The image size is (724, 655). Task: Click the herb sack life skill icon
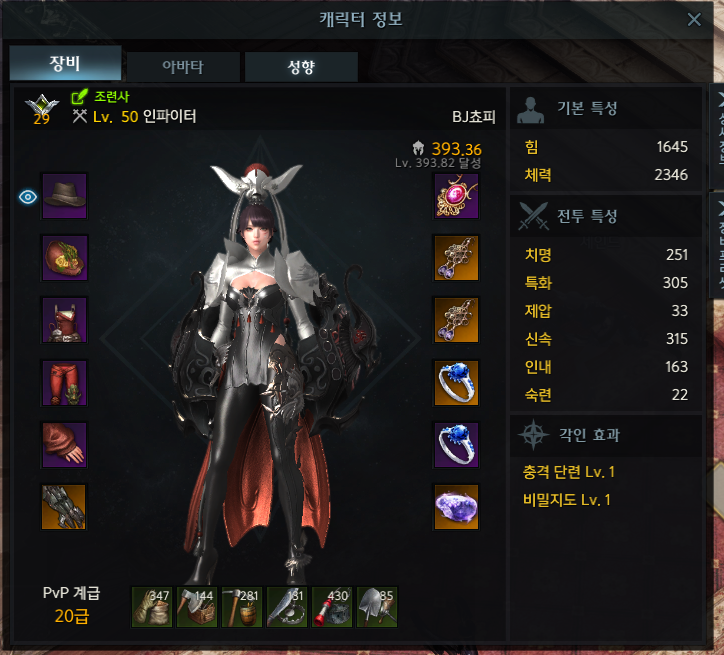point(152,606)
